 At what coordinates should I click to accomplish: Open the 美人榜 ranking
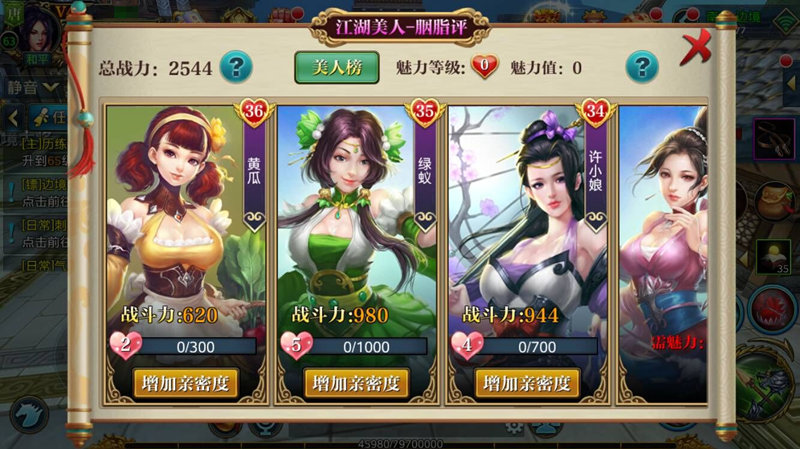(x=336, y=67)
